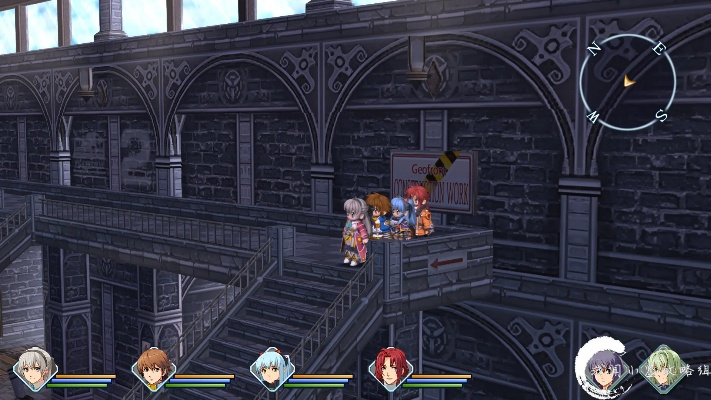Choose the blue-haired party member portrait

[270, 370]
